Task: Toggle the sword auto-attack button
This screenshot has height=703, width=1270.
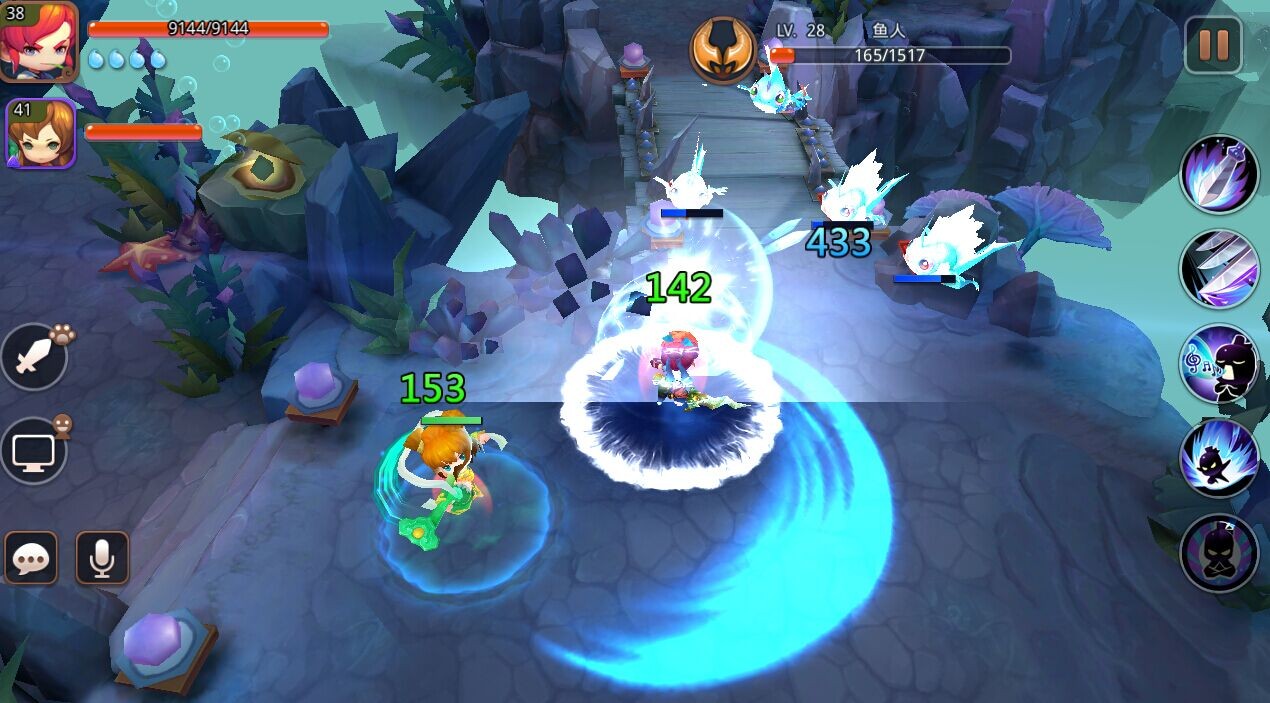Action: (34, 357)
